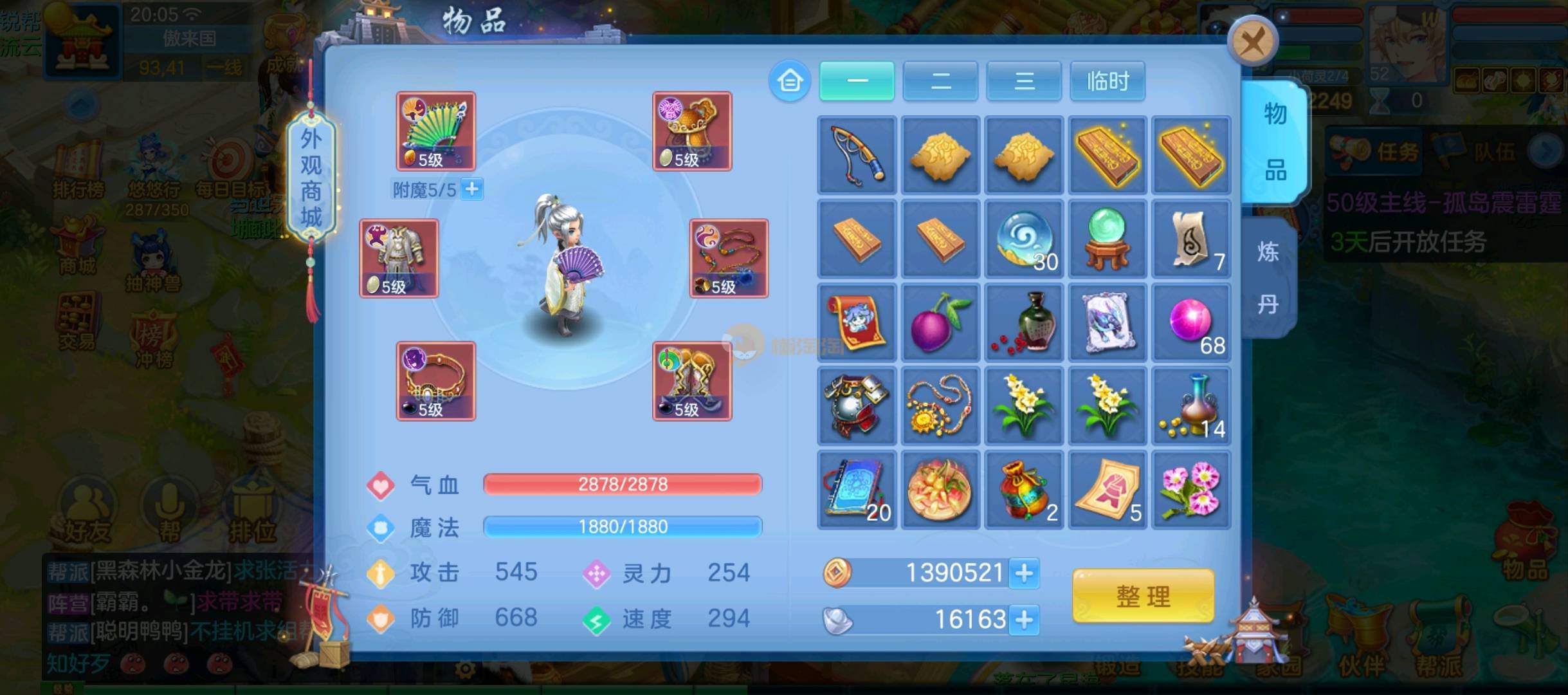Add more gold coins with plus button

point(1024,573)
